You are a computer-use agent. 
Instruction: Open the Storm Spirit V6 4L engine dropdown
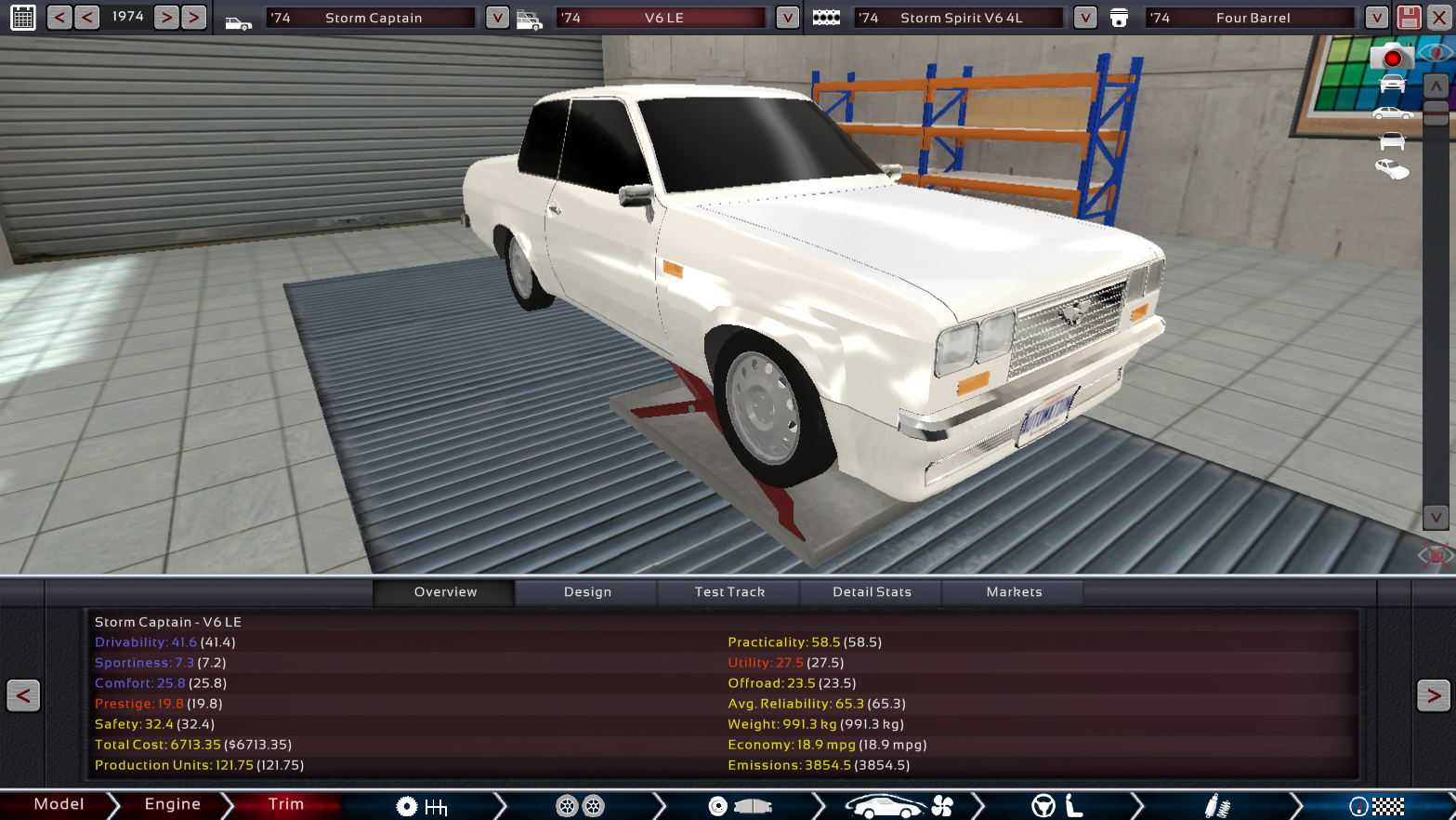pos(1084,18)
